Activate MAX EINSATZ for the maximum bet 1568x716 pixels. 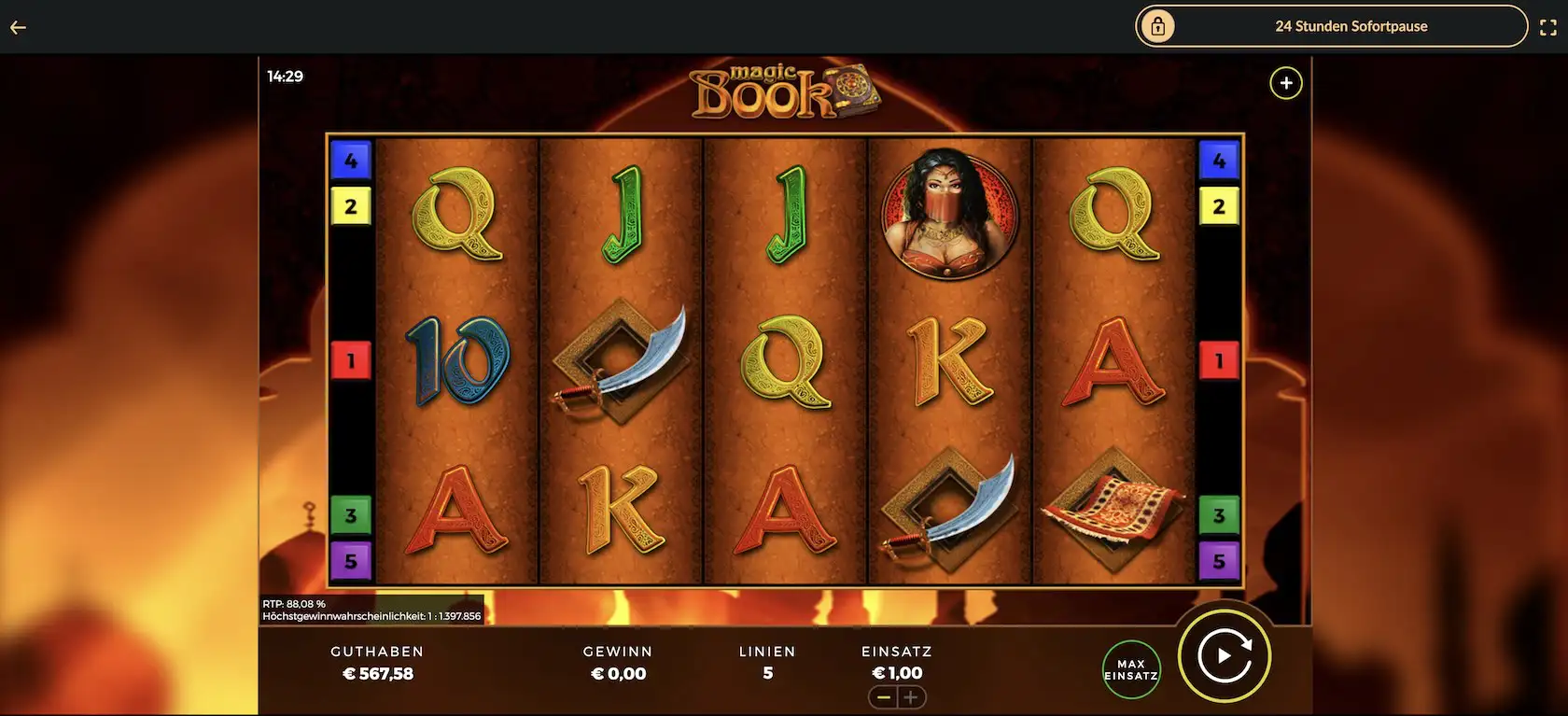[x=1130, y=668]
